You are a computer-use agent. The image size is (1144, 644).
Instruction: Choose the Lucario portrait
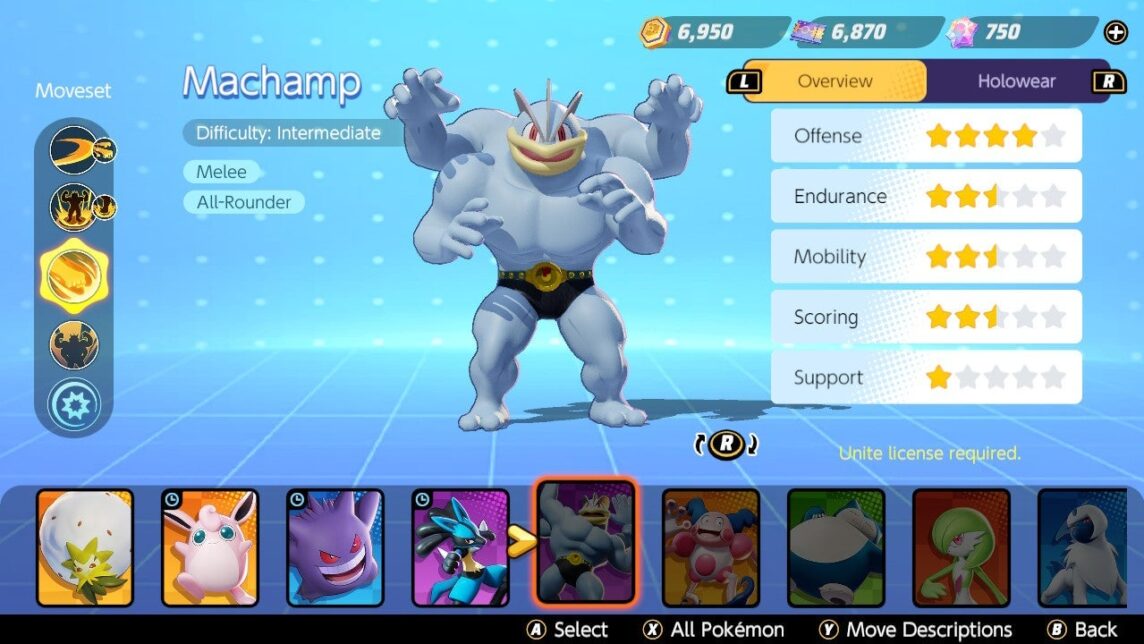460,547
